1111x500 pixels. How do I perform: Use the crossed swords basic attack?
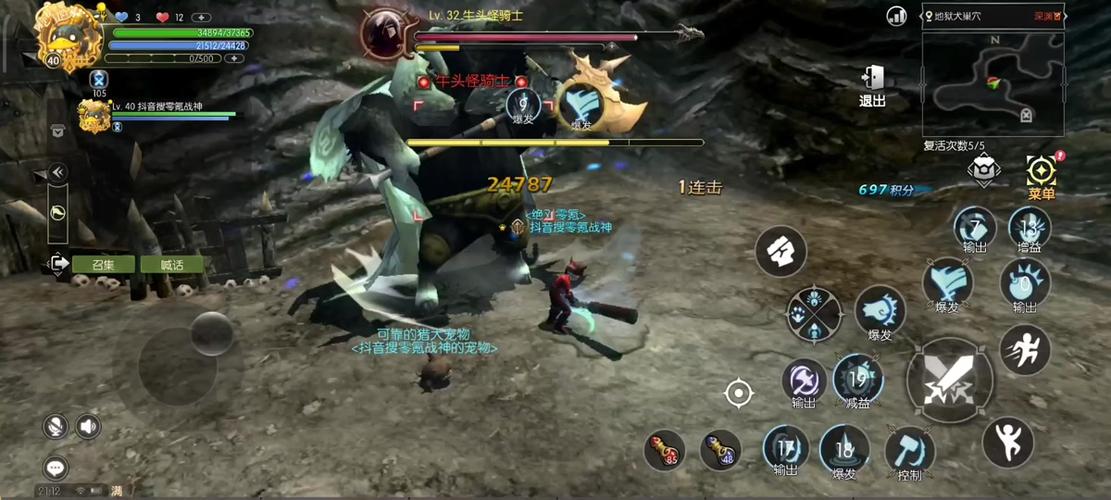tap(949, 379)
